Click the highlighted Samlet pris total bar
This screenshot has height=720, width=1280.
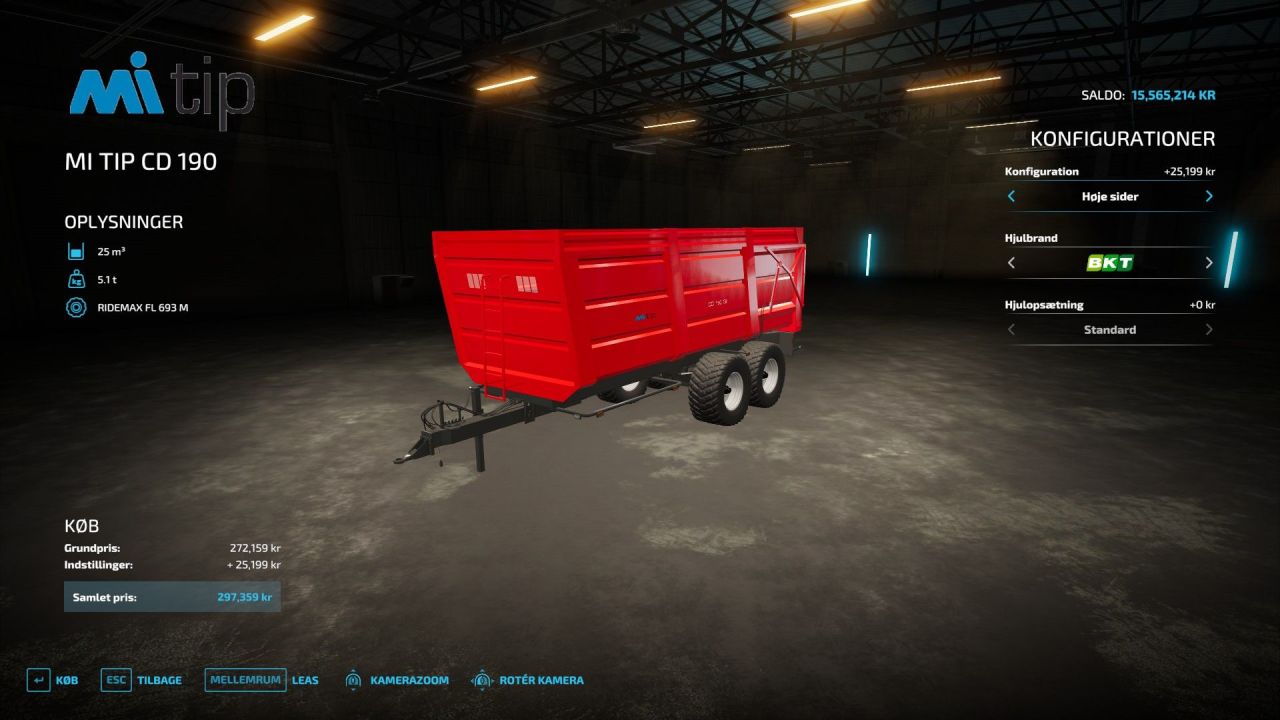172,596
